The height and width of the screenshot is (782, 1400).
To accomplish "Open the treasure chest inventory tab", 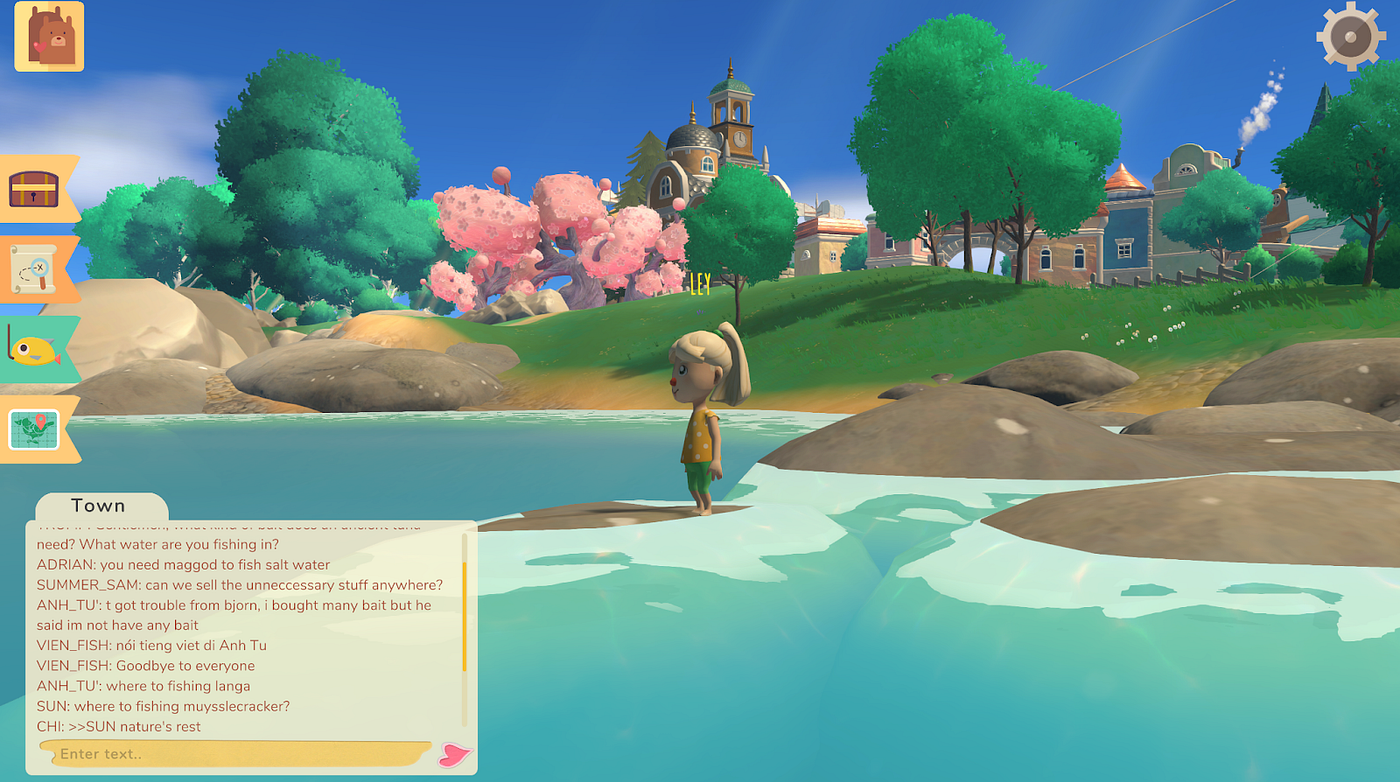I will pos(34,188).
